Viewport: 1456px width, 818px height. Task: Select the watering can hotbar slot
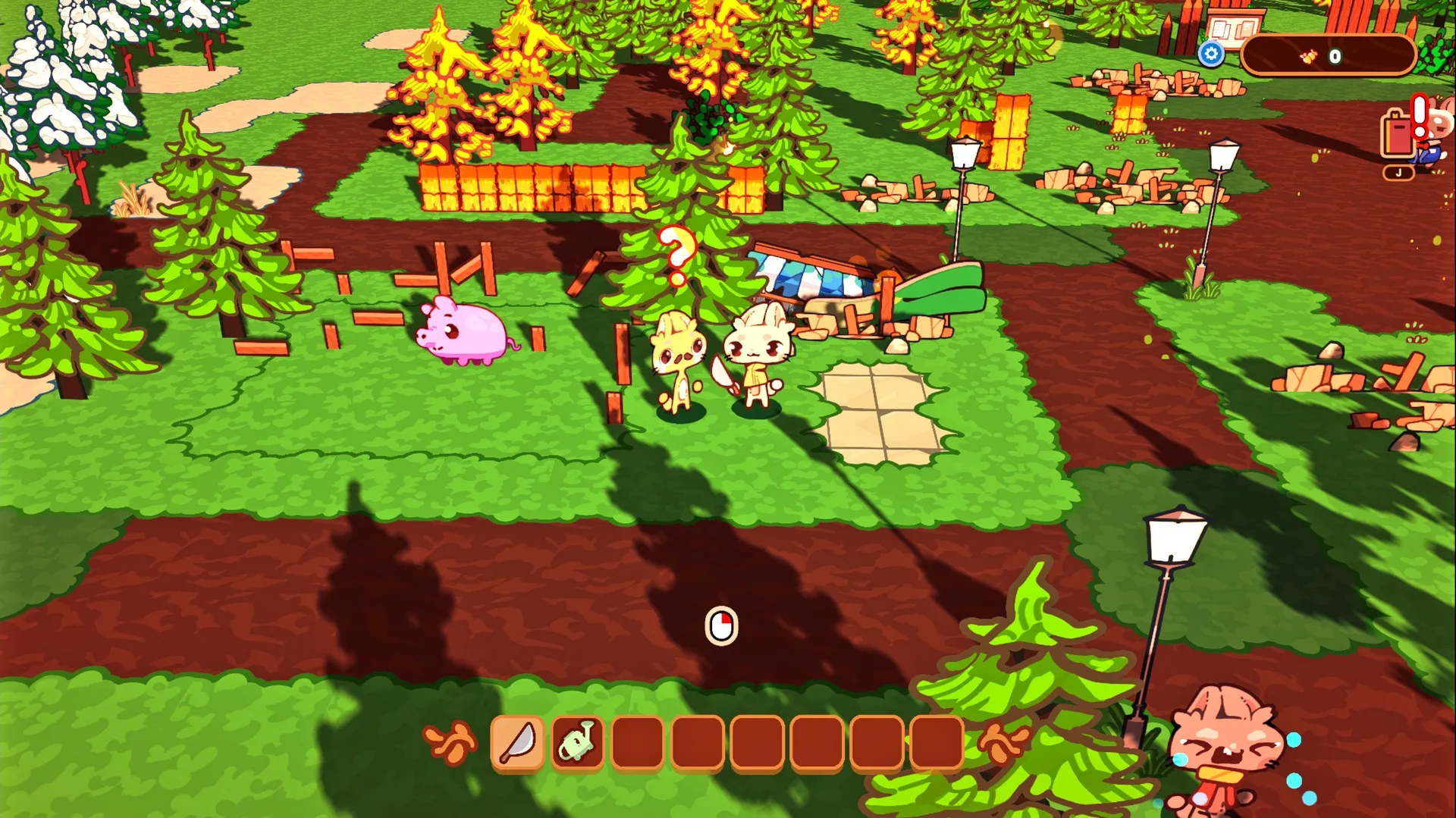(578, 741)
